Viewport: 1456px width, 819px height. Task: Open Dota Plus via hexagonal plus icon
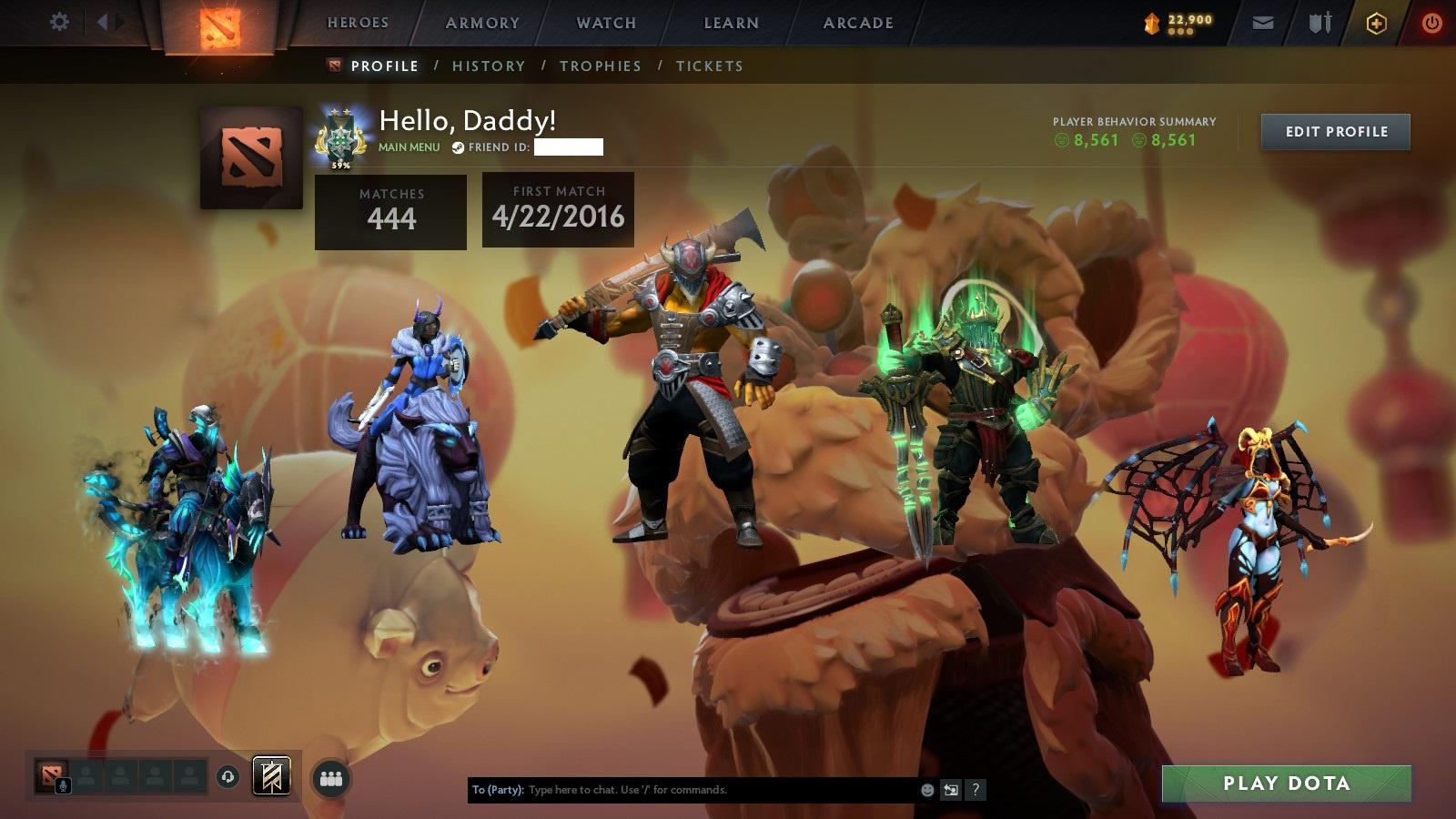(1377, 23)
